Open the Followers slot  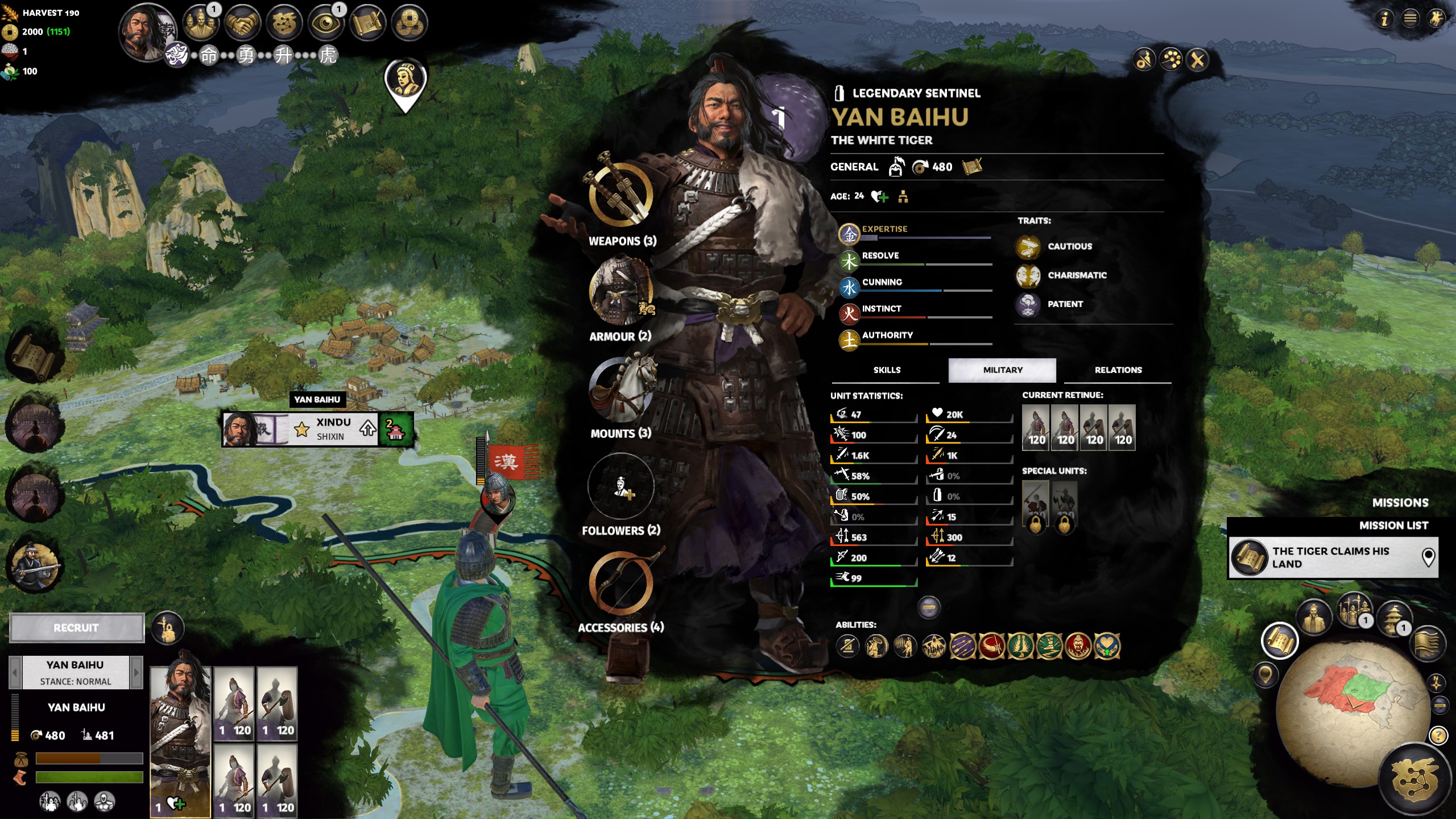click(621, 487)
